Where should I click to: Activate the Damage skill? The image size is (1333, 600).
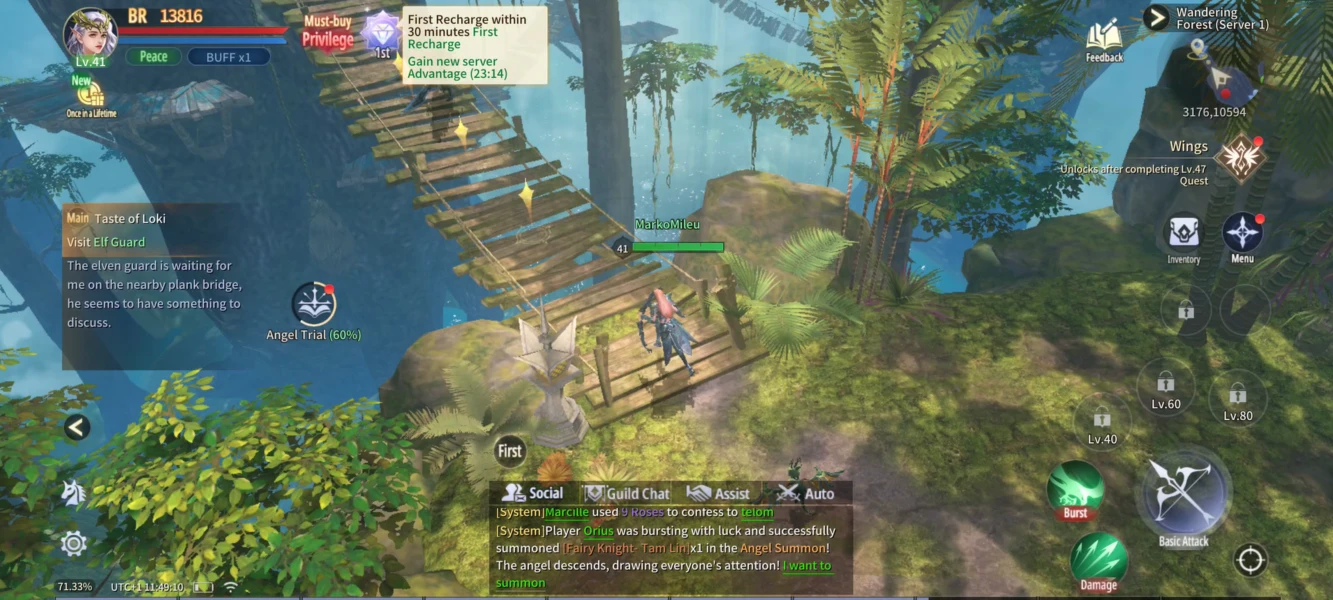1099,559
